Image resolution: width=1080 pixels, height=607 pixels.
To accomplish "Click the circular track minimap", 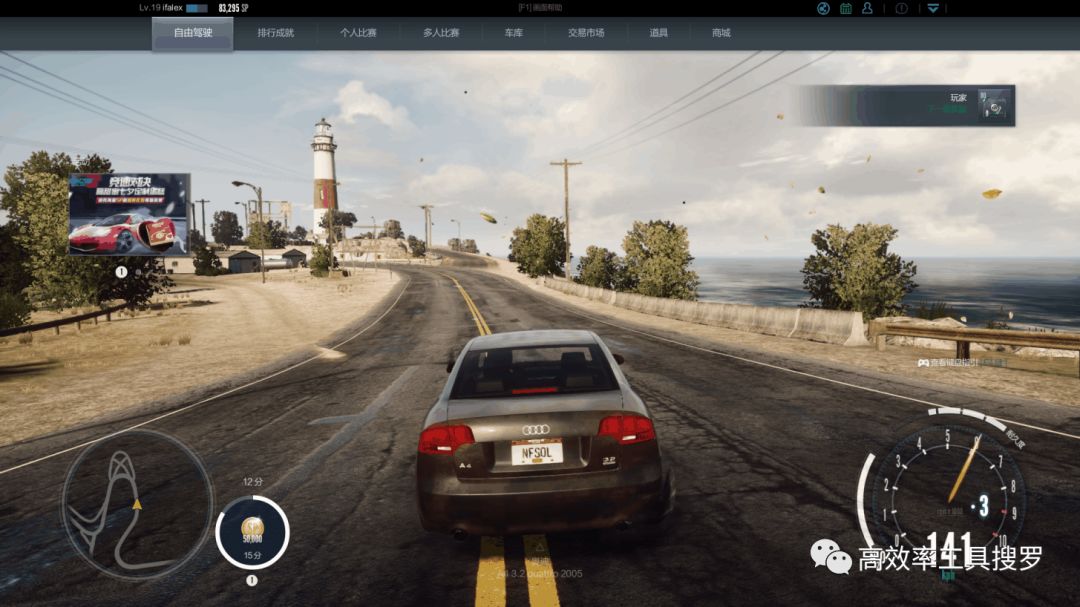I will click(x=137, y=505).
